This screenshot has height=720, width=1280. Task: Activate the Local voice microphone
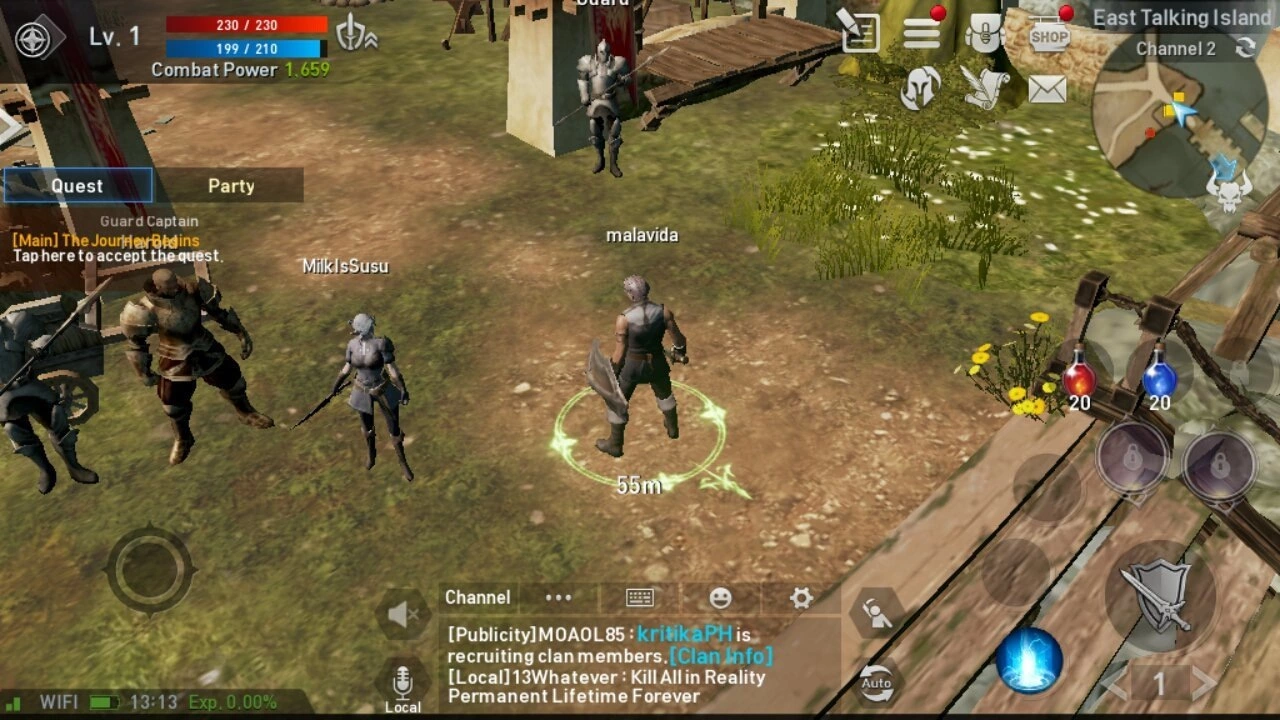402,686
